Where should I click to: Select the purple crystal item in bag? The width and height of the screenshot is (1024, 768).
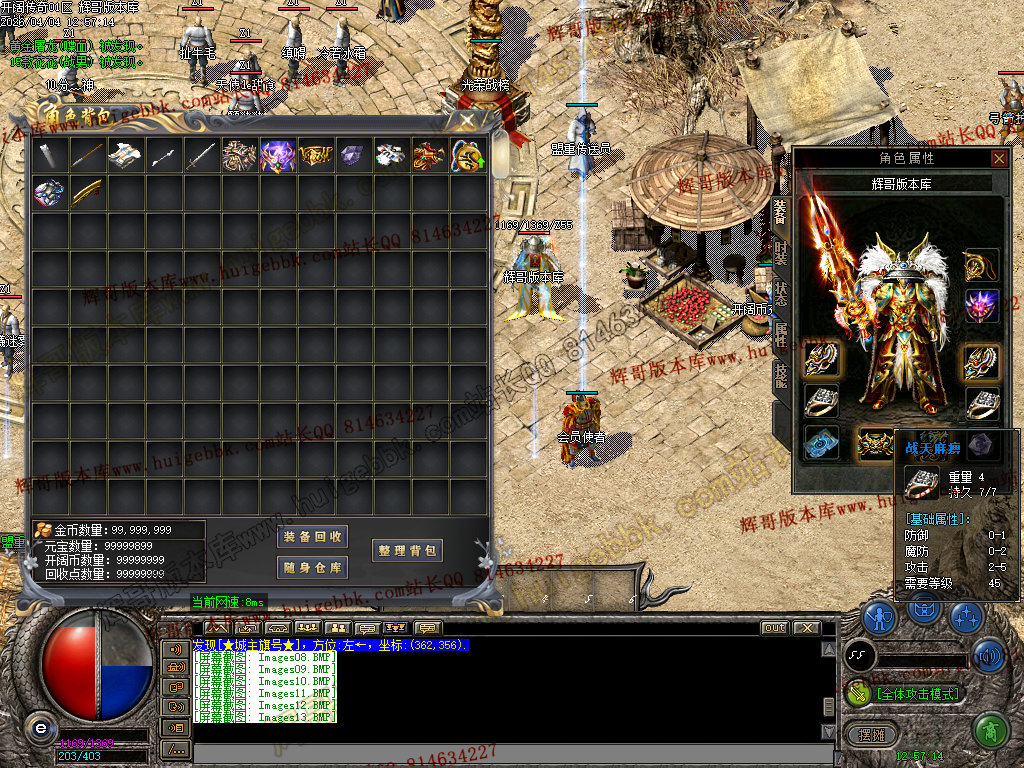[x=353, y=155]
